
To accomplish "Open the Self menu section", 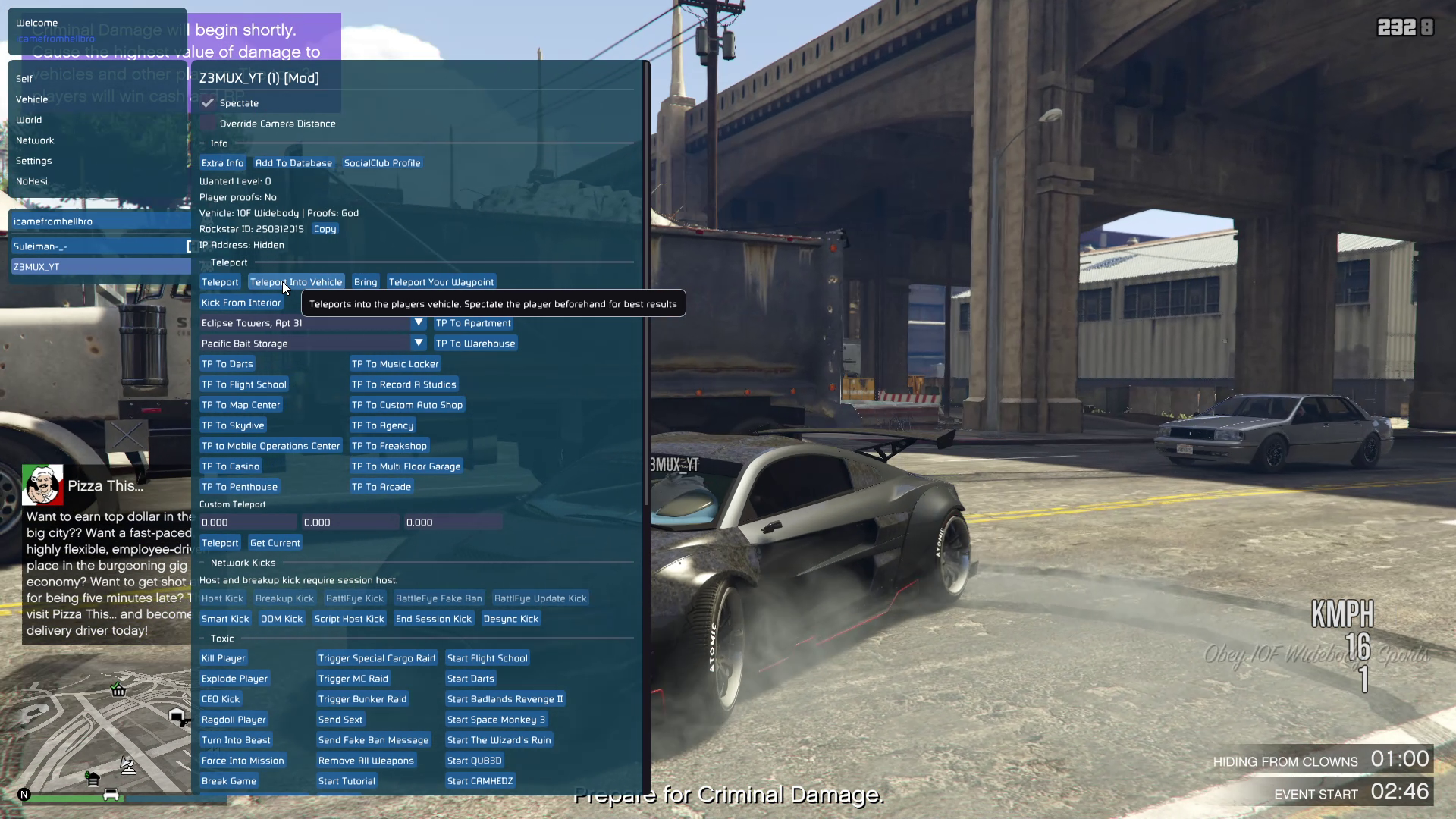I will [x=24, y=79].
